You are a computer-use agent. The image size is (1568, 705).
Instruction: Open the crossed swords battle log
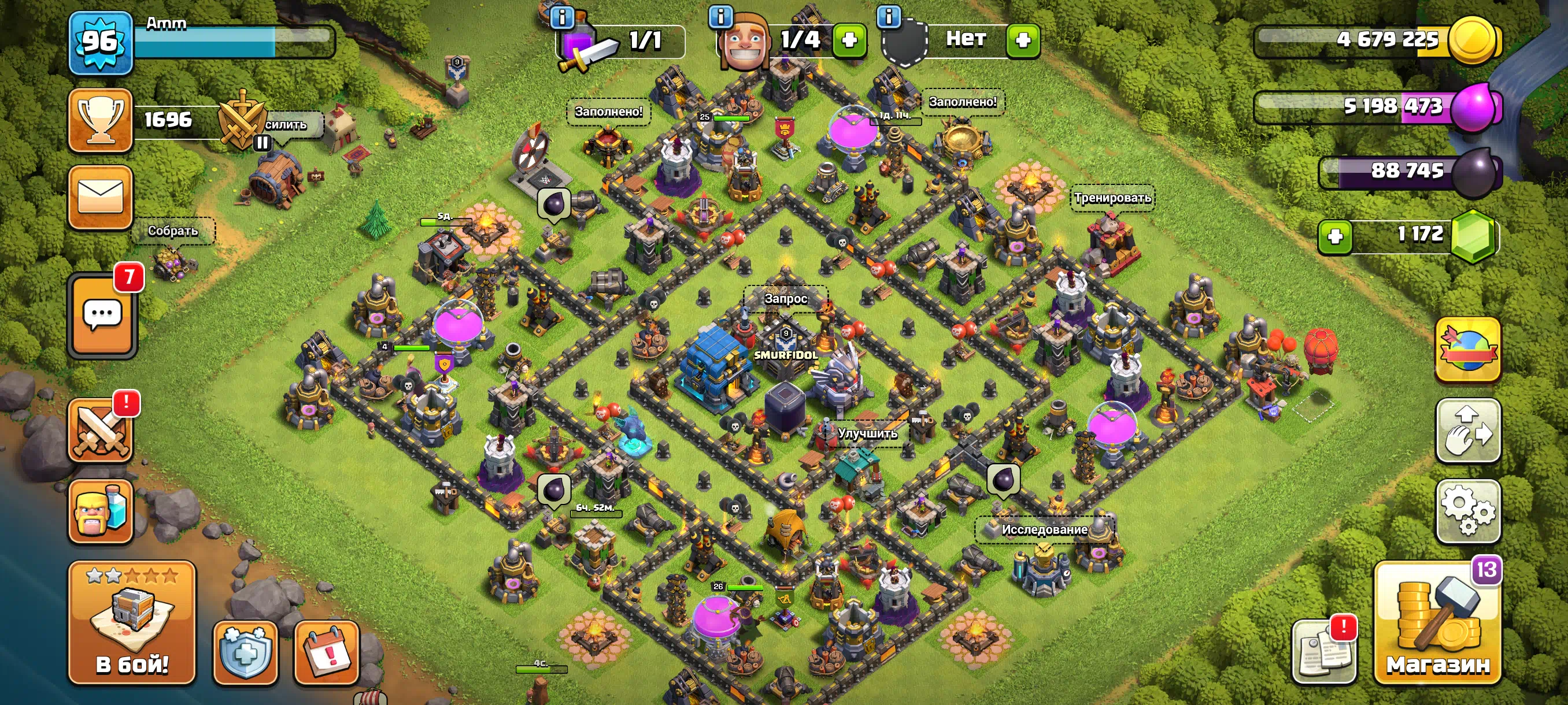click(x=101, y=431)
